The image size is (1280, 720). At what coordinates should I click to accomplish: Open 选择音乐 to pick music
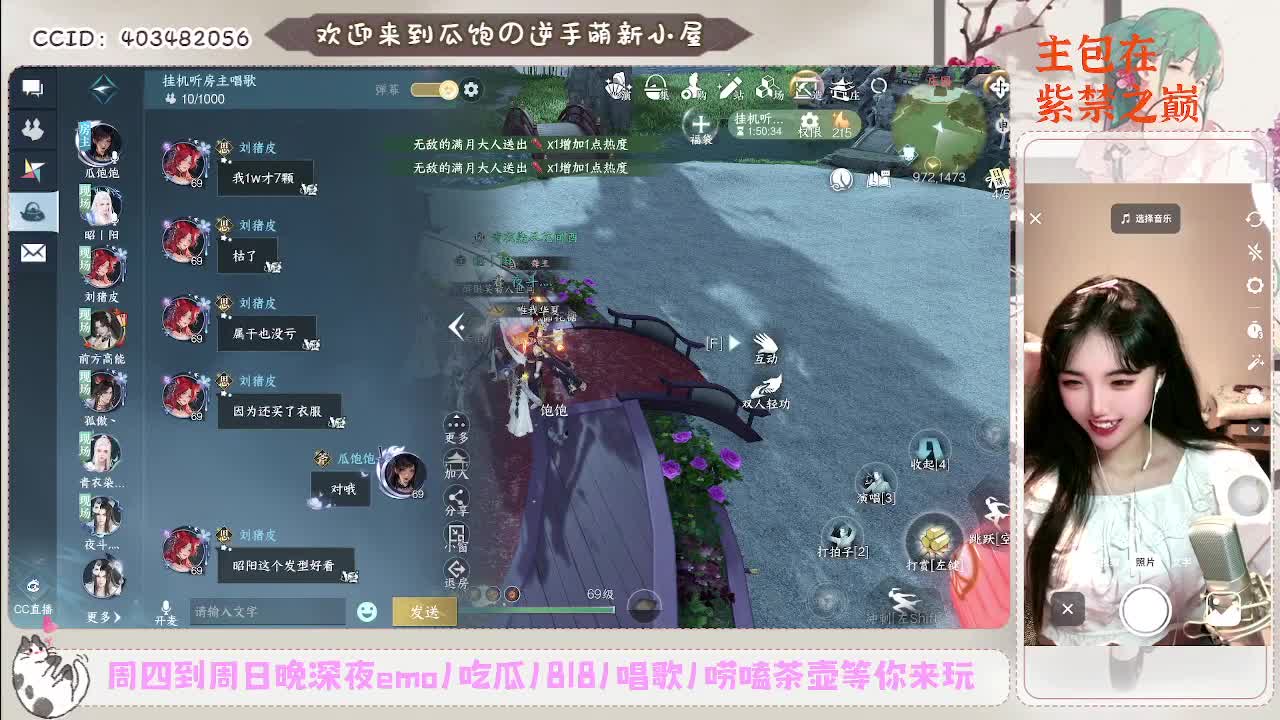(x=1148, y=219)
